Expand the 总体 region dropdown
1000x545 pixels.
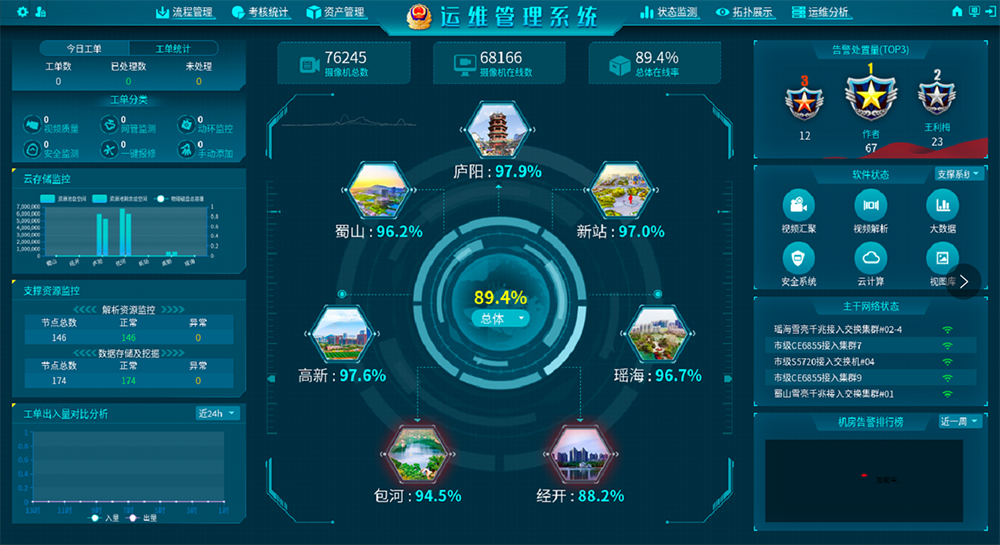pos(499,318)
